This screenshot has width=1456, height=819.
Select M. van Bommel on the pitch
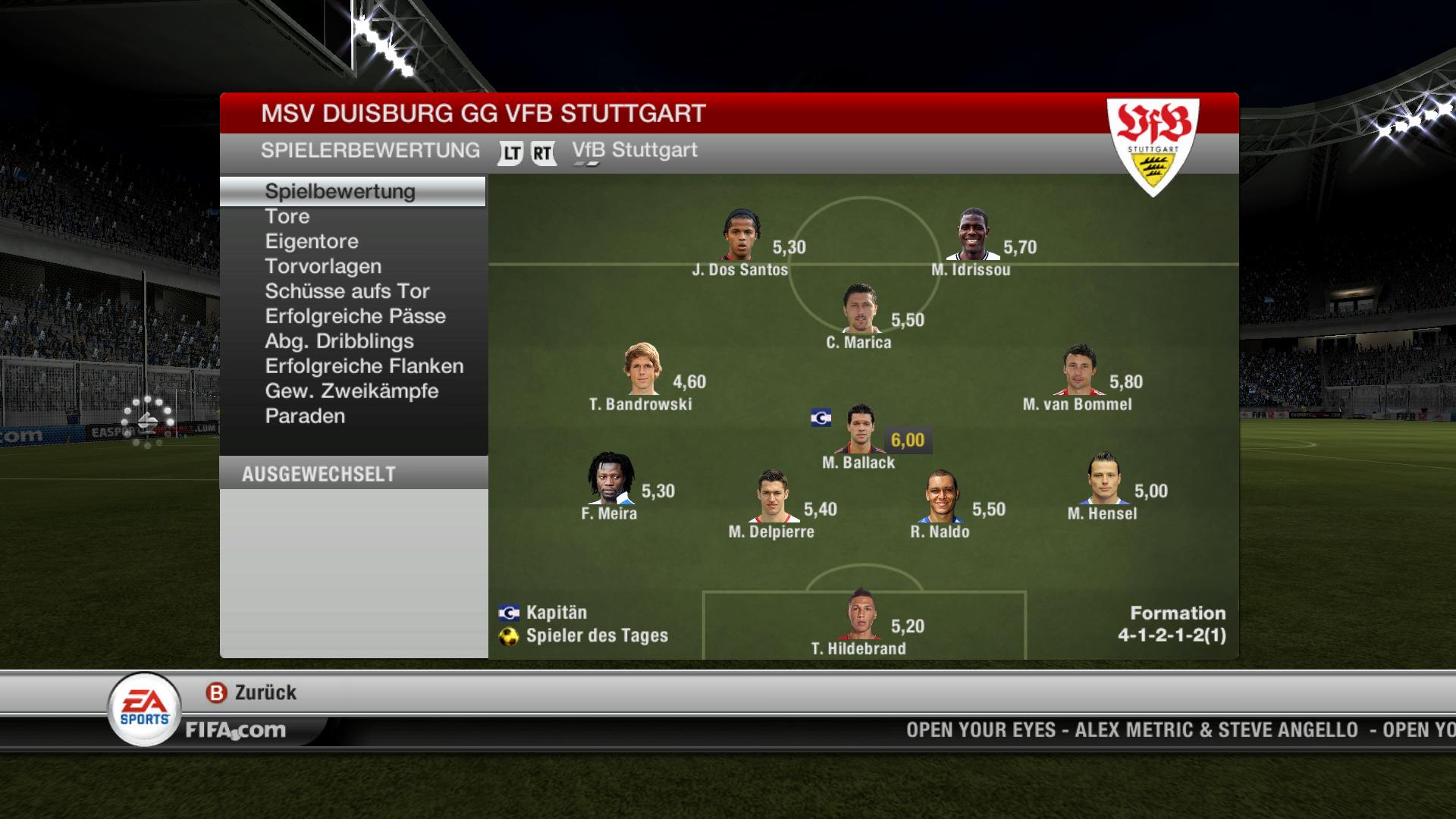tap(1079, 370)
